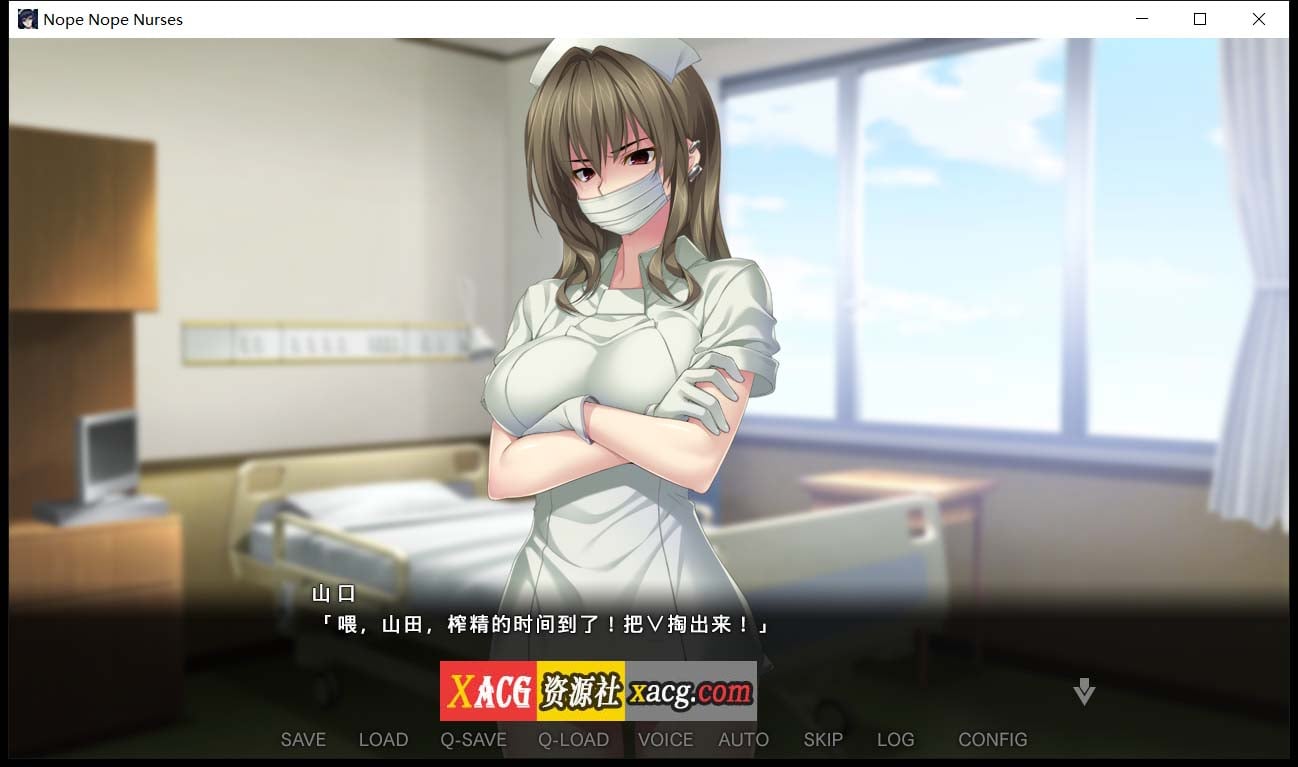Open the LOAD menu
The image size is (1298, 767).
(x=383, y=740)
